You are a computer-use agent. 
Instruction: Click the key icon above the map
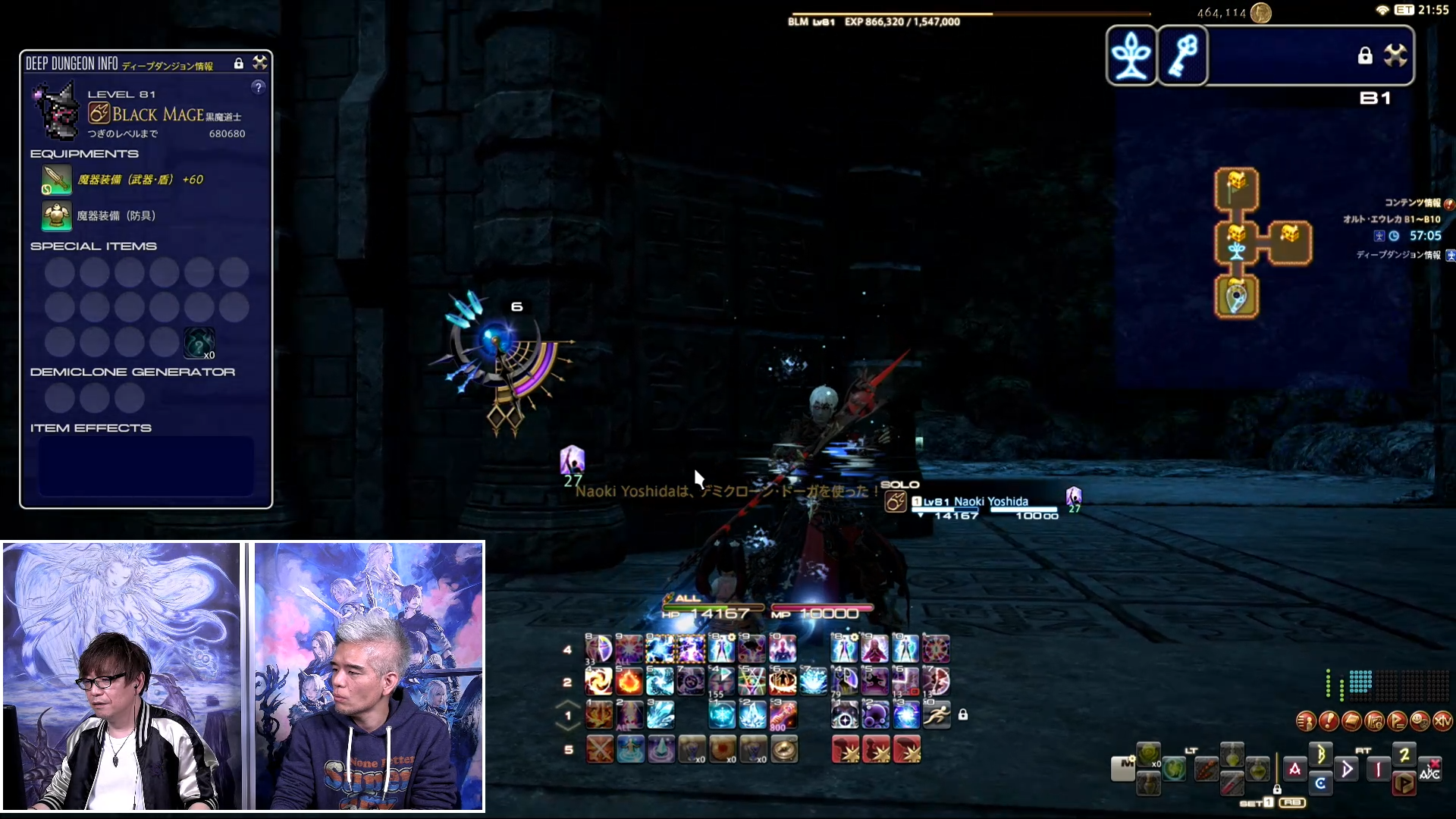pos(1183,55)
